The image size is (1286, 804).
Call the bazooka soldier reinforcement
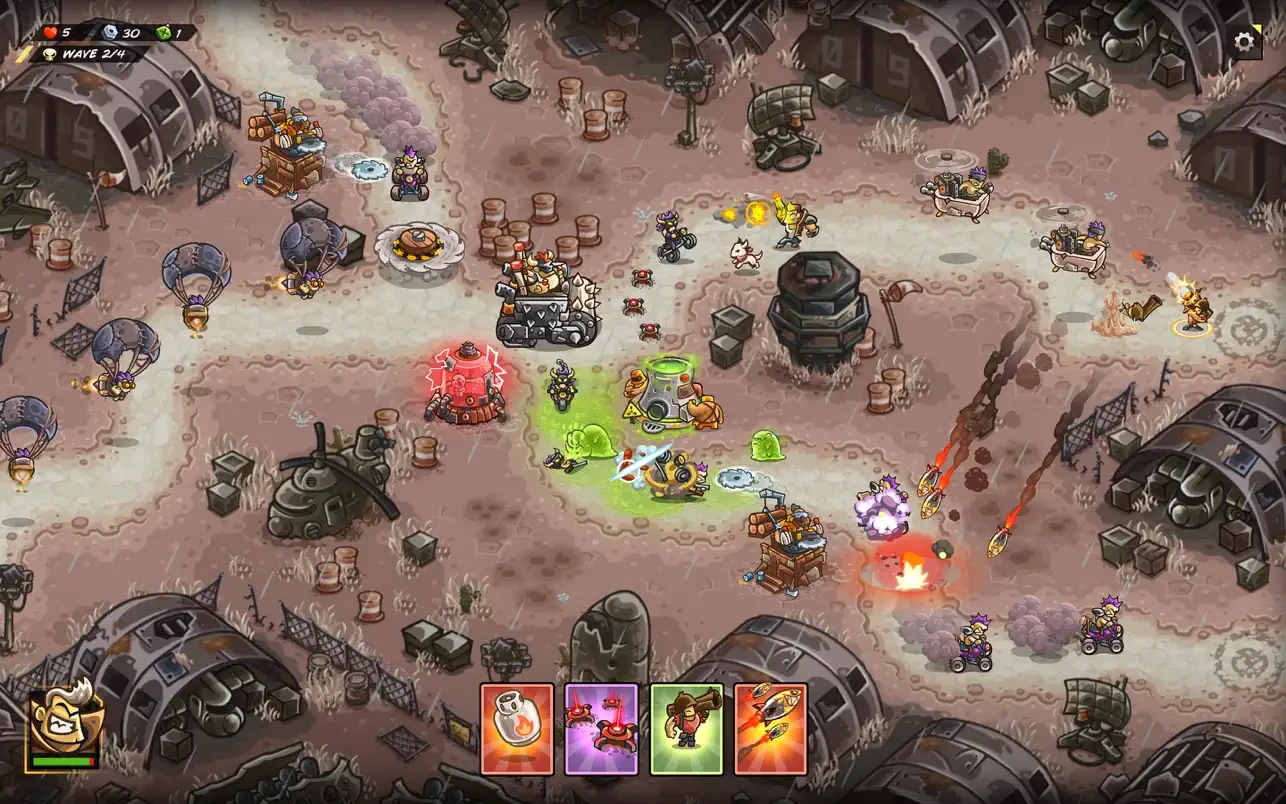686,729
